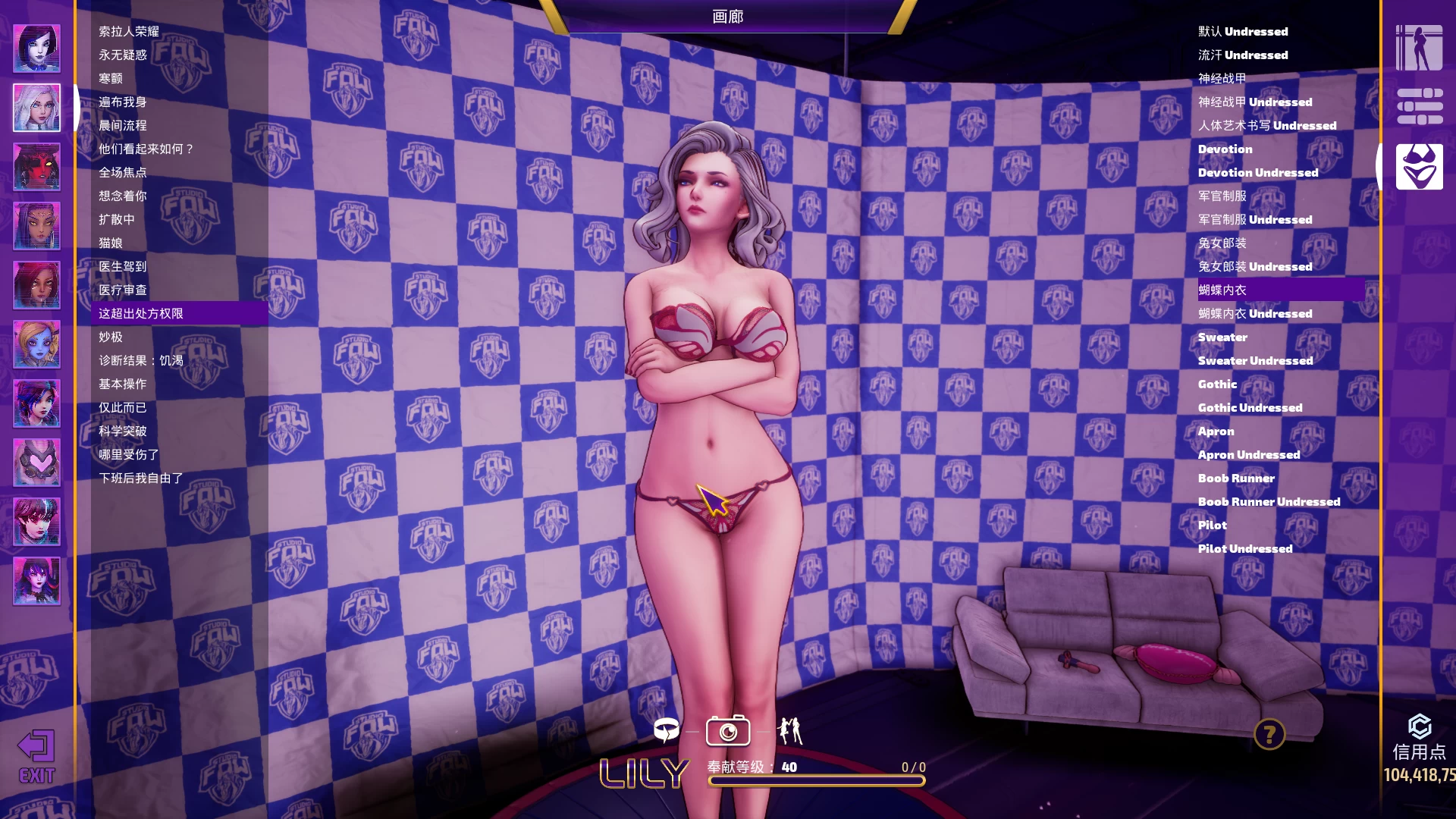This screenshot has width=1456, height=819.
Task: Open the question mark help button
Action: (1269, 734)
